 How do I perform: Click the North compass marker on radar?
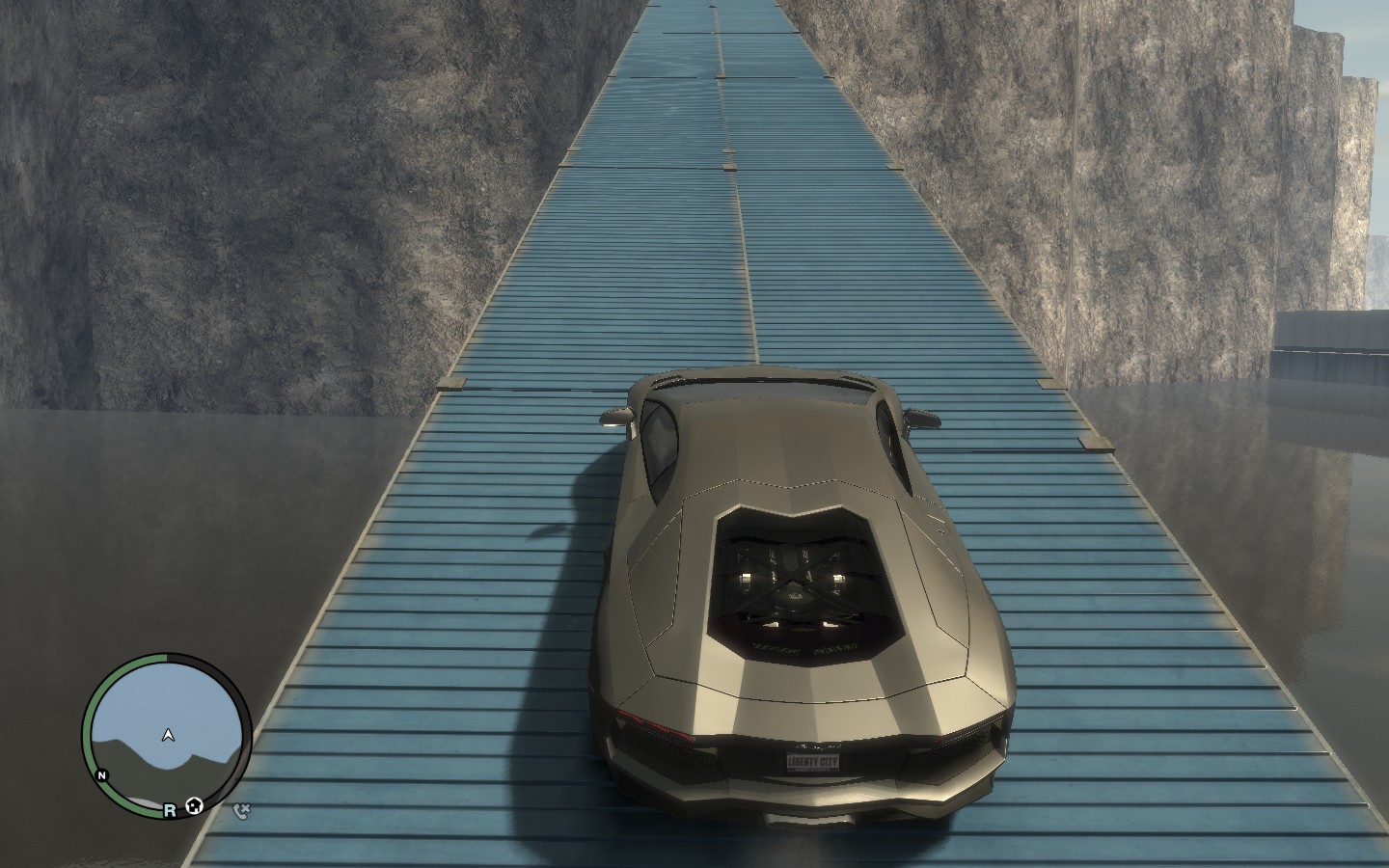tap(101, 774)
